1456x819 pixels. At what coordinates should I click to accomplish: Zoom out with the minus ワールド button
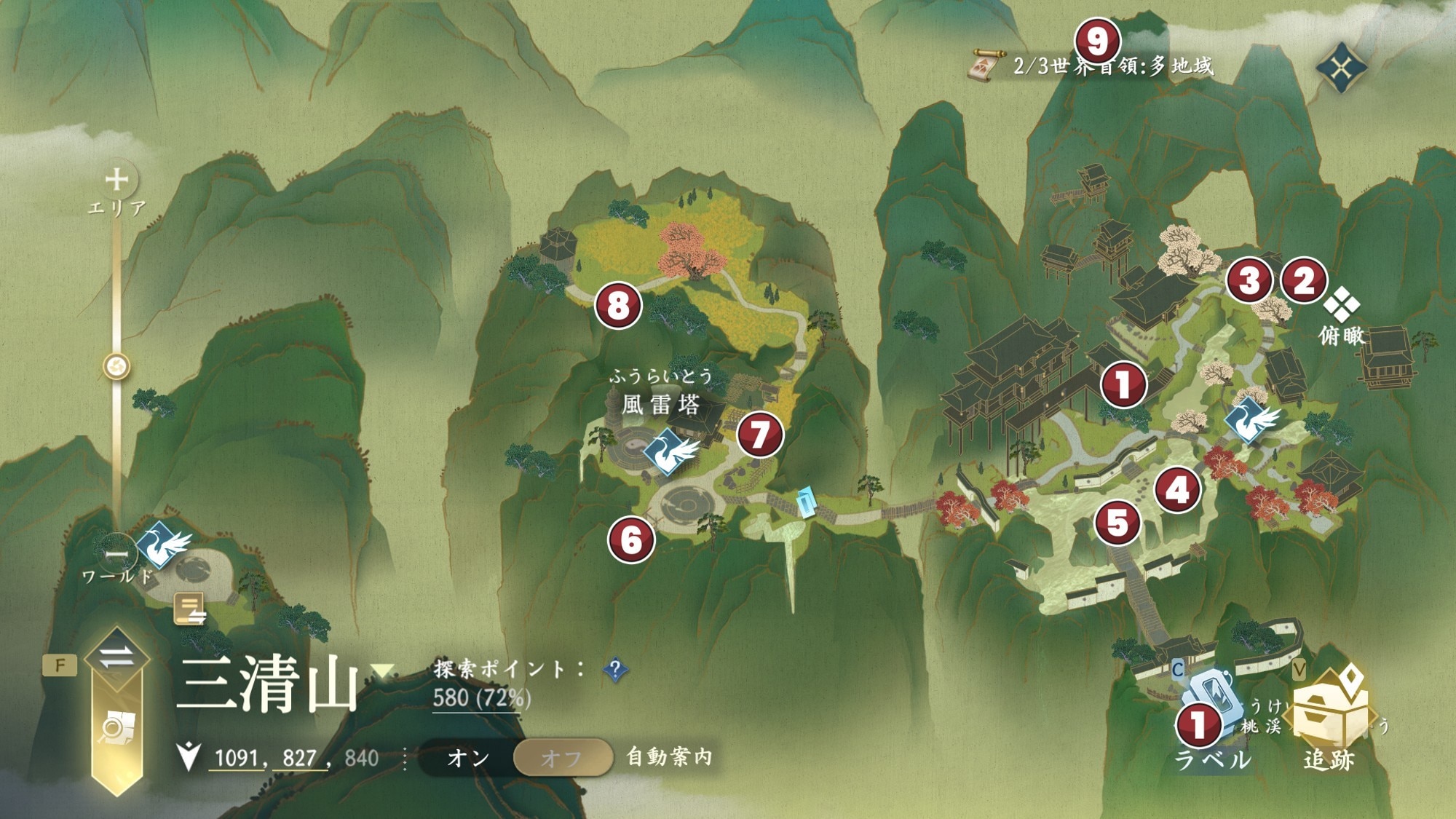tap(116, 555)
